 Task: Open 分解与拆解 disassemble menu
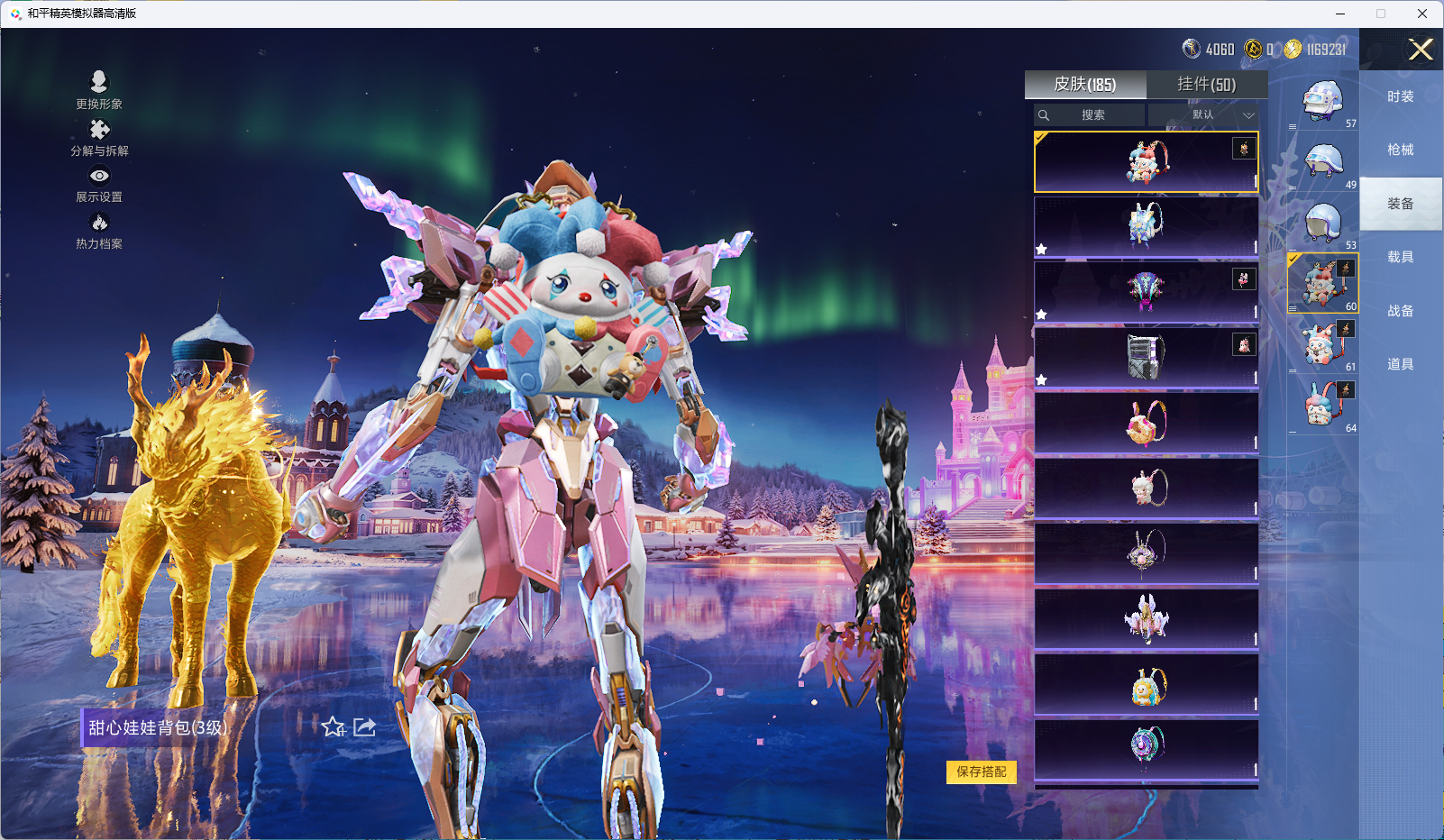coord(99,138)
